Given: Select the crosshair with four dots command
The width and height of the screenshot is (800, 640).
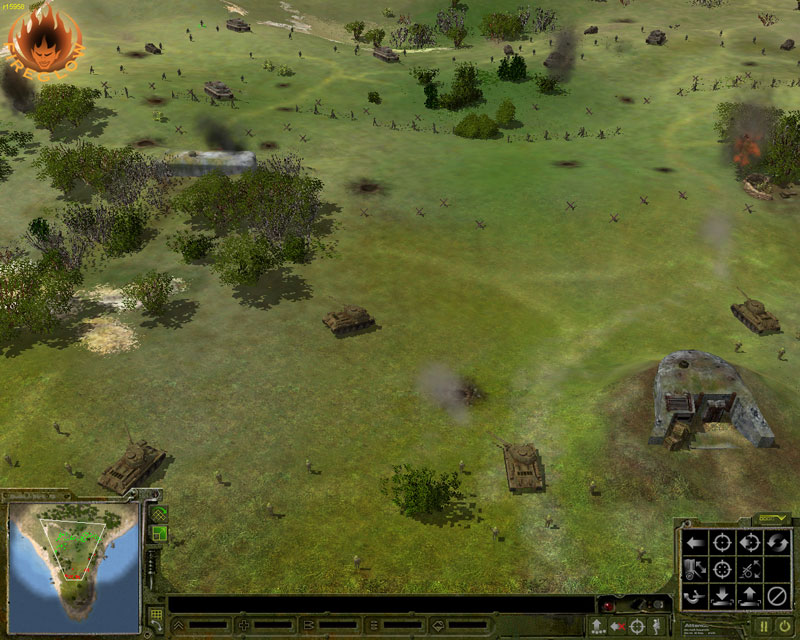Looking at the screenshot, I should pyautogui.click(x=721, y=570).
